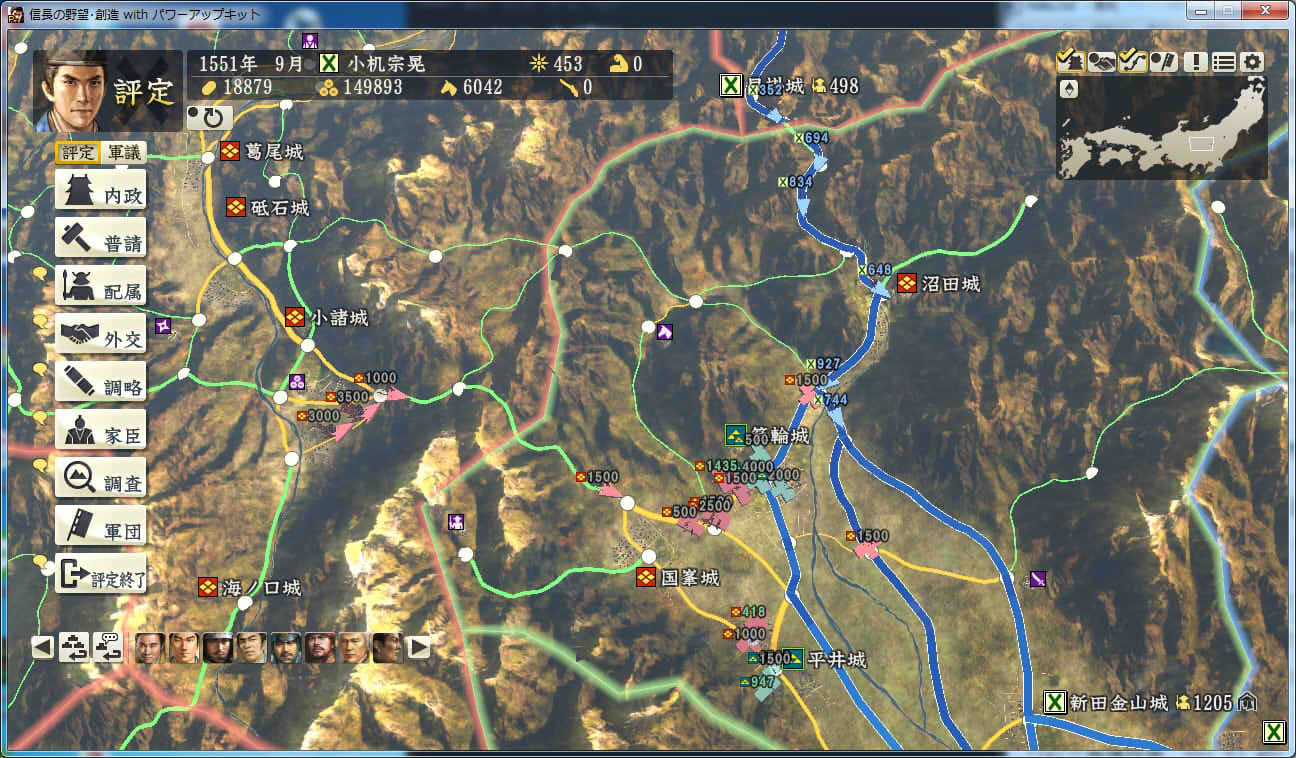Toggle the castle display filter above the minimap
The height and width of the screenshot is (758, 1296).
click(x=1070, y=61)
